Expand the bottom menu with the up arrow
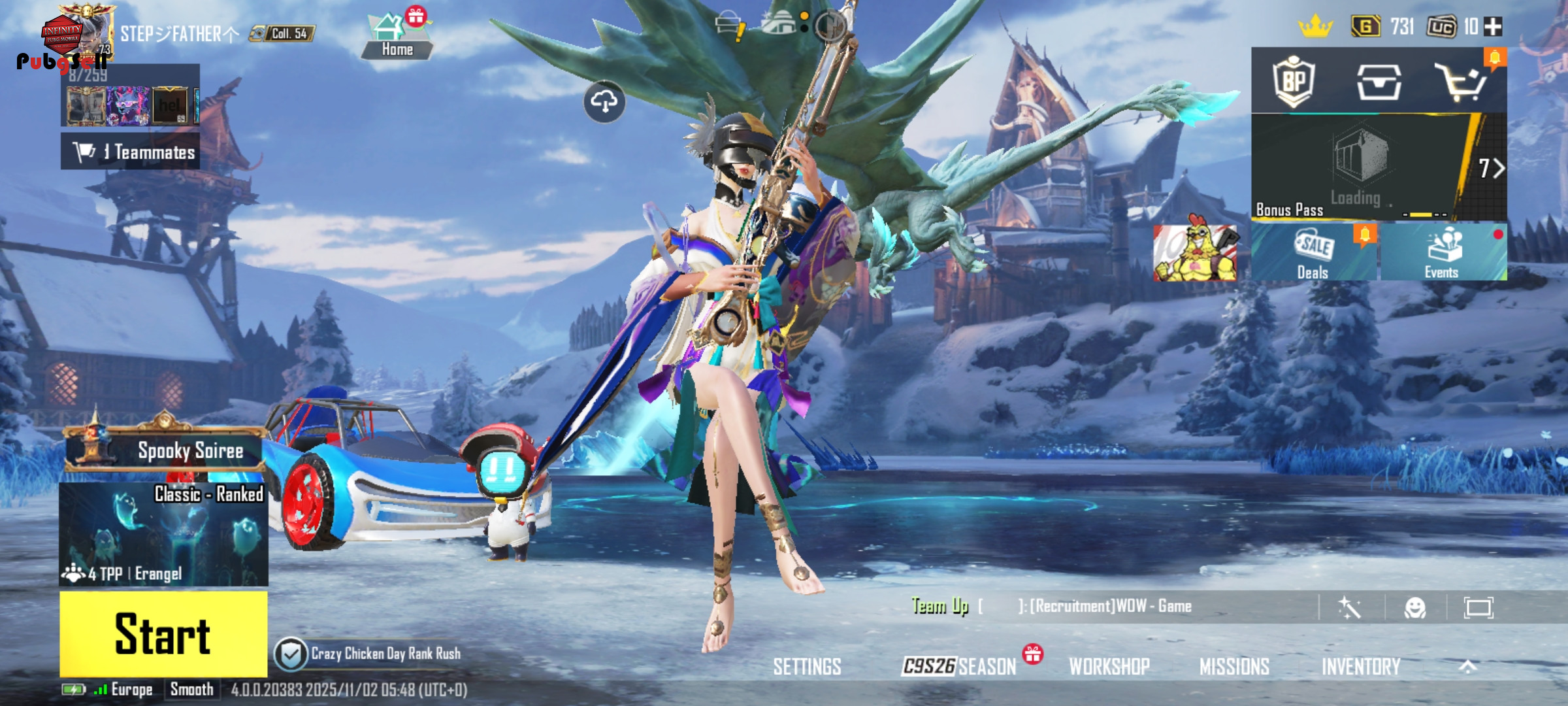 (1468, 667)
